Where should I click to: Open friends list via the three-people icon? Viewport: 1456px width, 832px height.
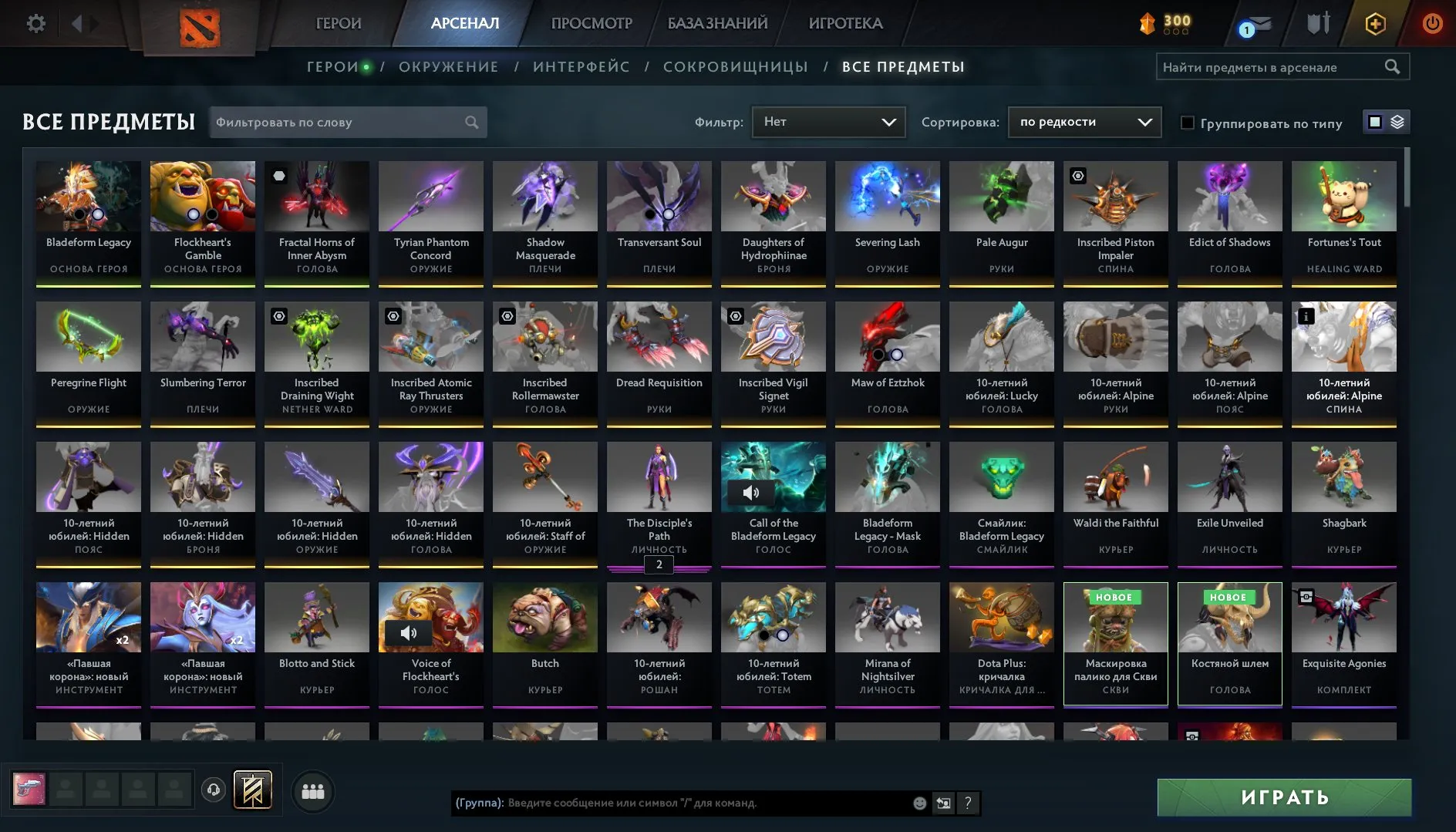pos(313,790)
